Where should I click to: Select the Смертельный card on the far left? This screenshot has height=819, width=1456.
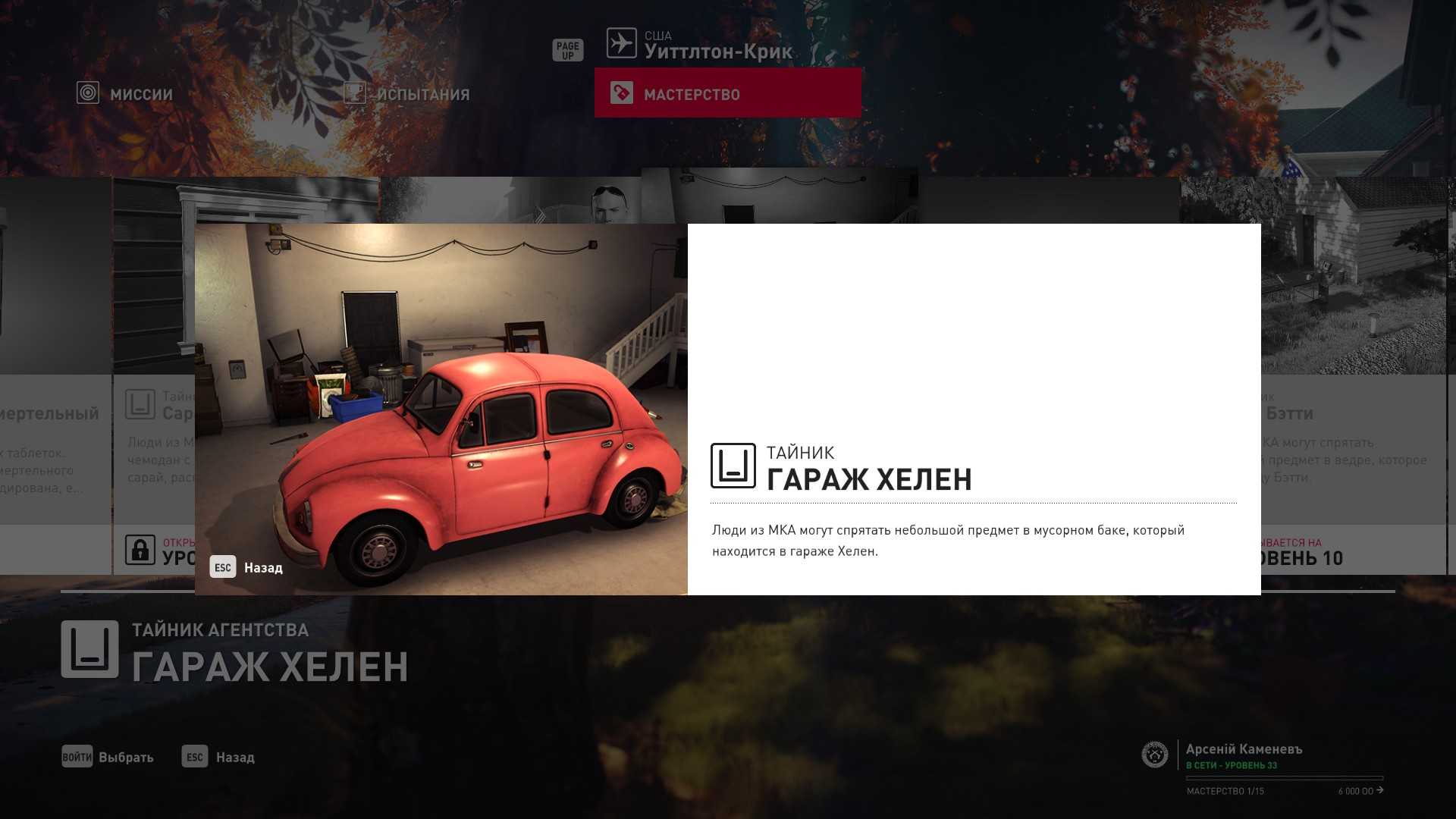(55, 379)
